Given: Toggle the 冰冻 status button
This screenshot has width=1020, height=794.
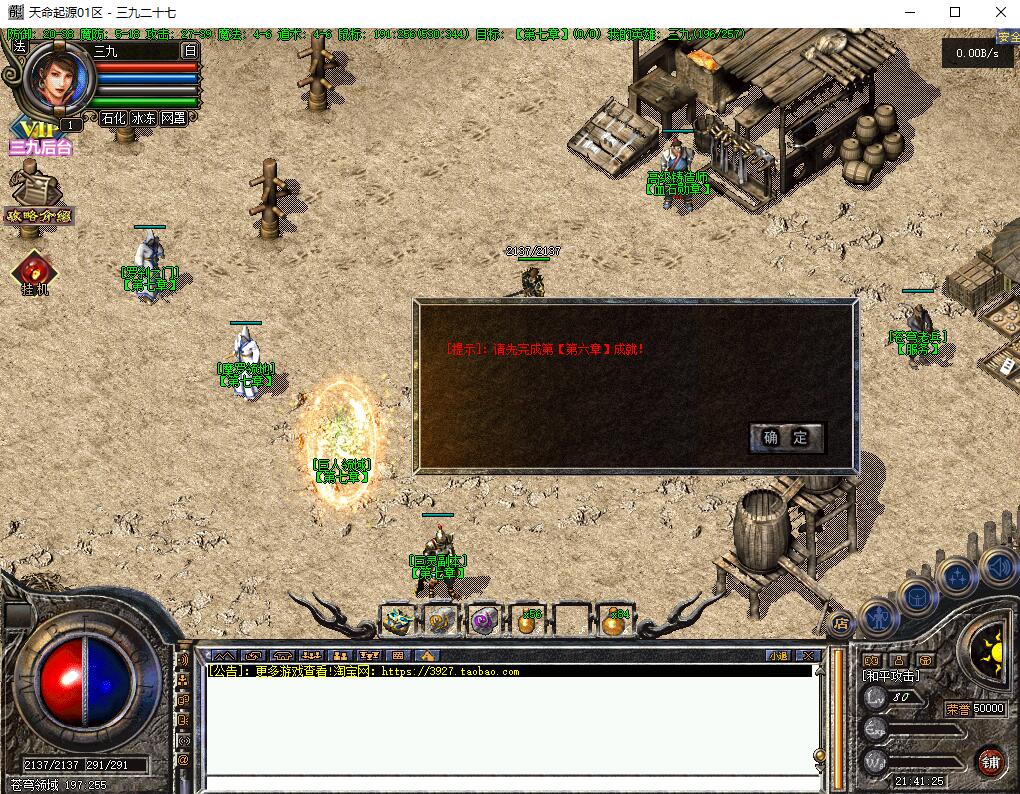Looking at the screenshot, I should pyautogui.click(x=143, y=118).
